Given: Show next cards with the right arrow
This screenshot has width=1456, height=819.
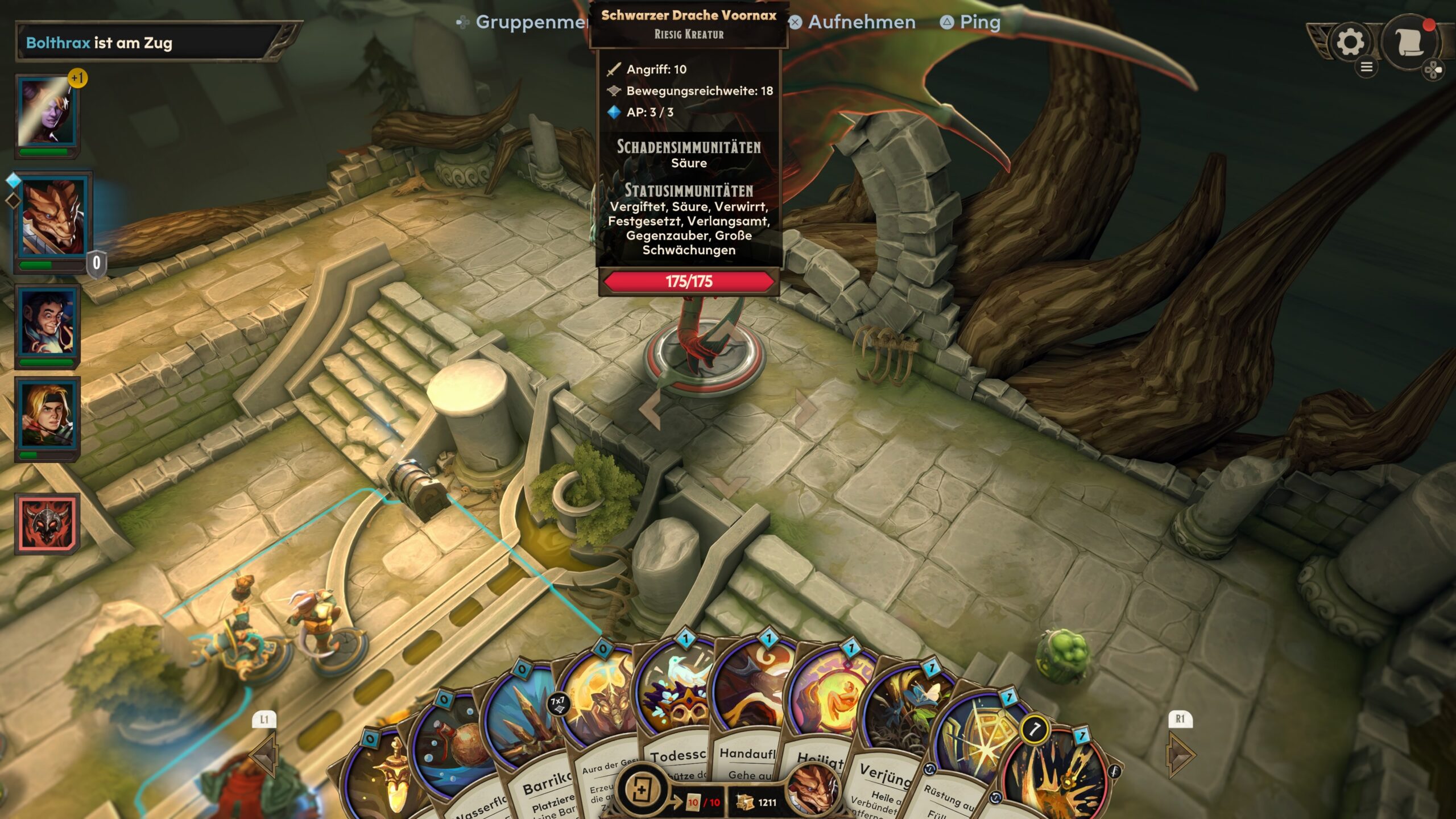Looking at the screenshot, I should (1181, 754).
